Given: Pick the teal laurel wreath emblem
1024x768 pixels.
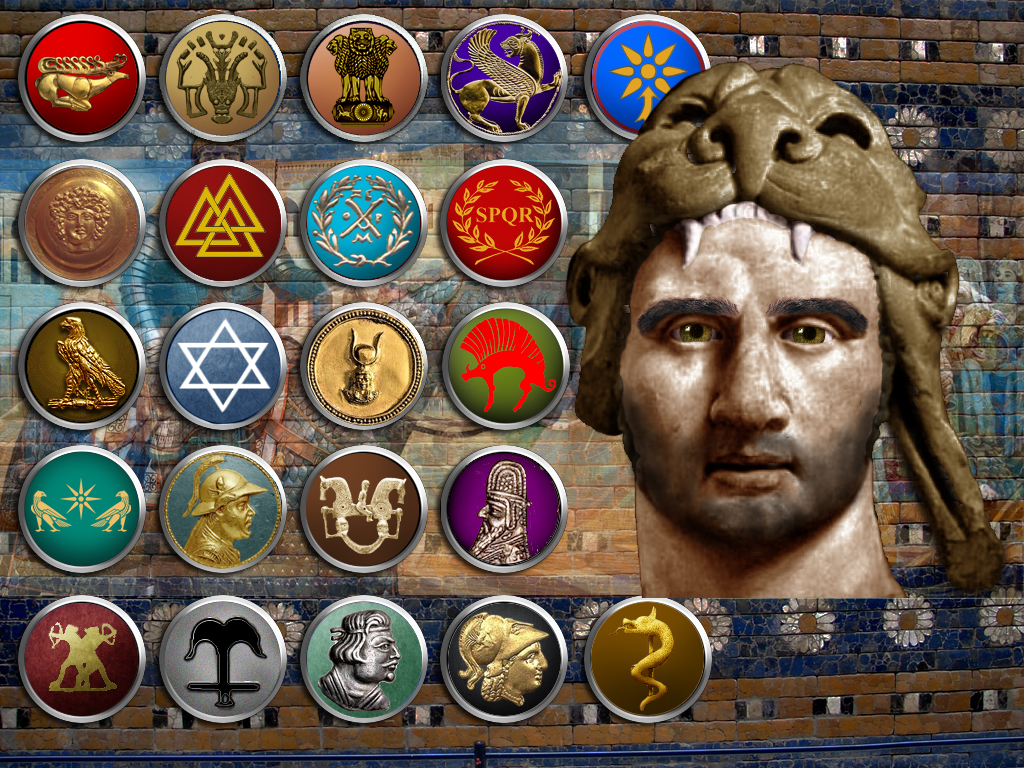Looking at the screenshot, I should tap(364, 223).
